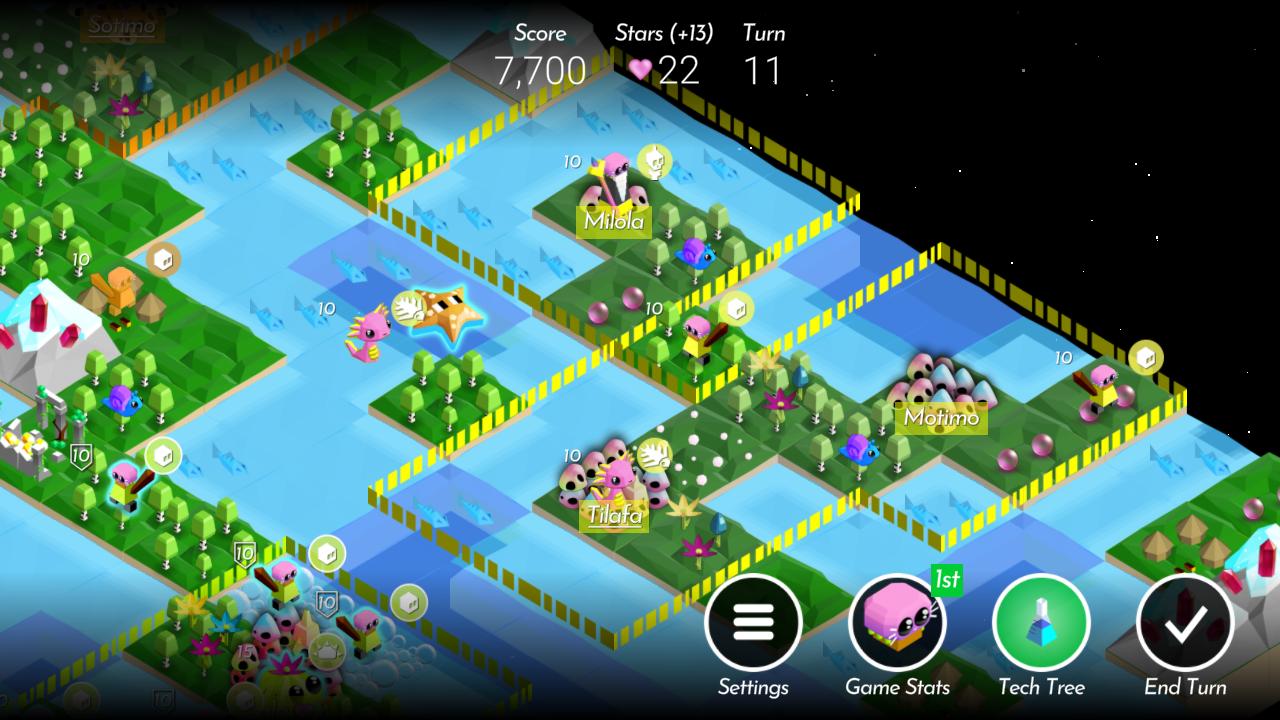Select the Milola city name banner
The image size is (1280, 720).
click(x=613, y=221)
